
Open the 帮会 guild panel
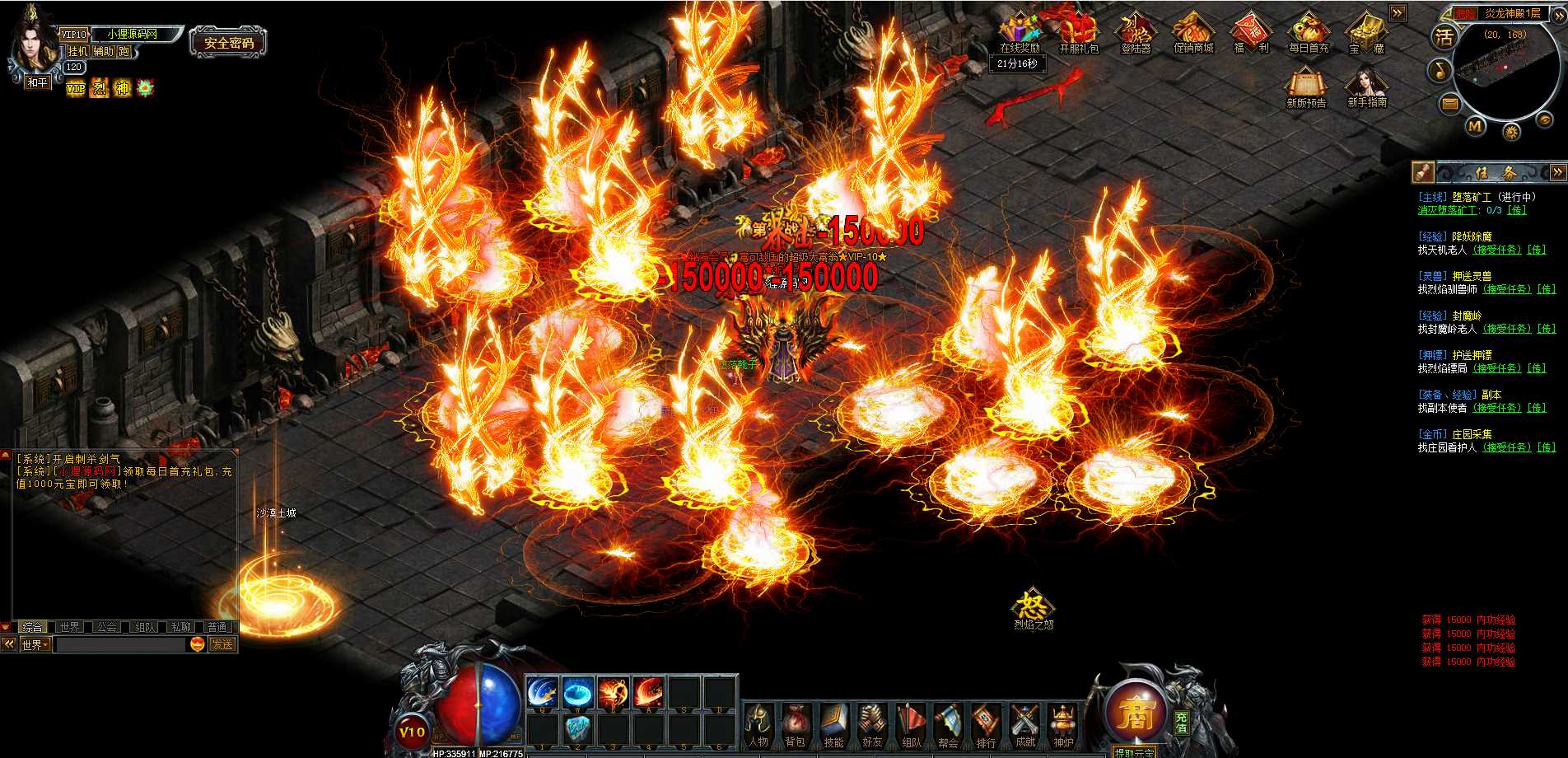[x=948, y=725]
